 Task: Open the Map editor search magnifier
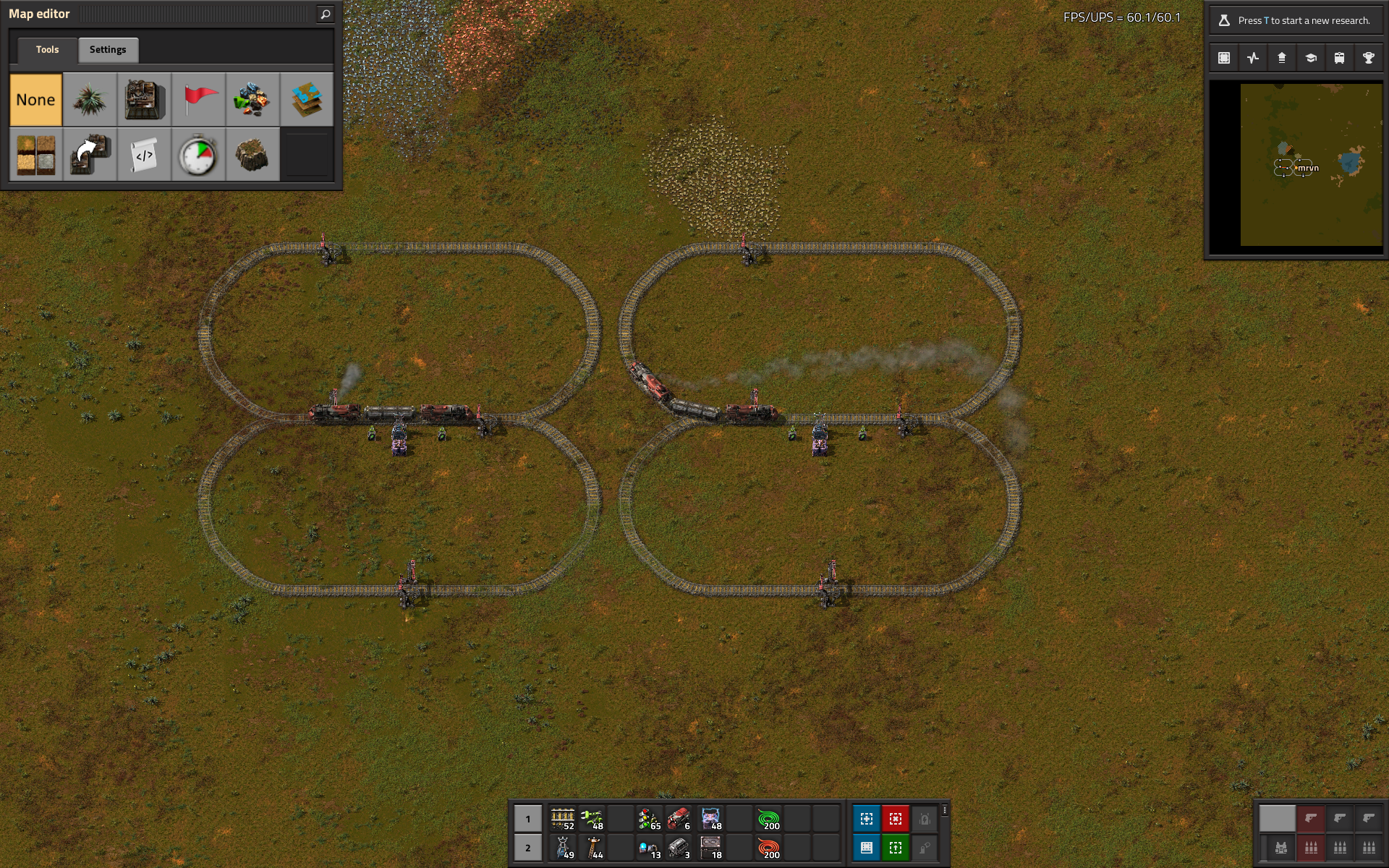[x=326, y=14]
